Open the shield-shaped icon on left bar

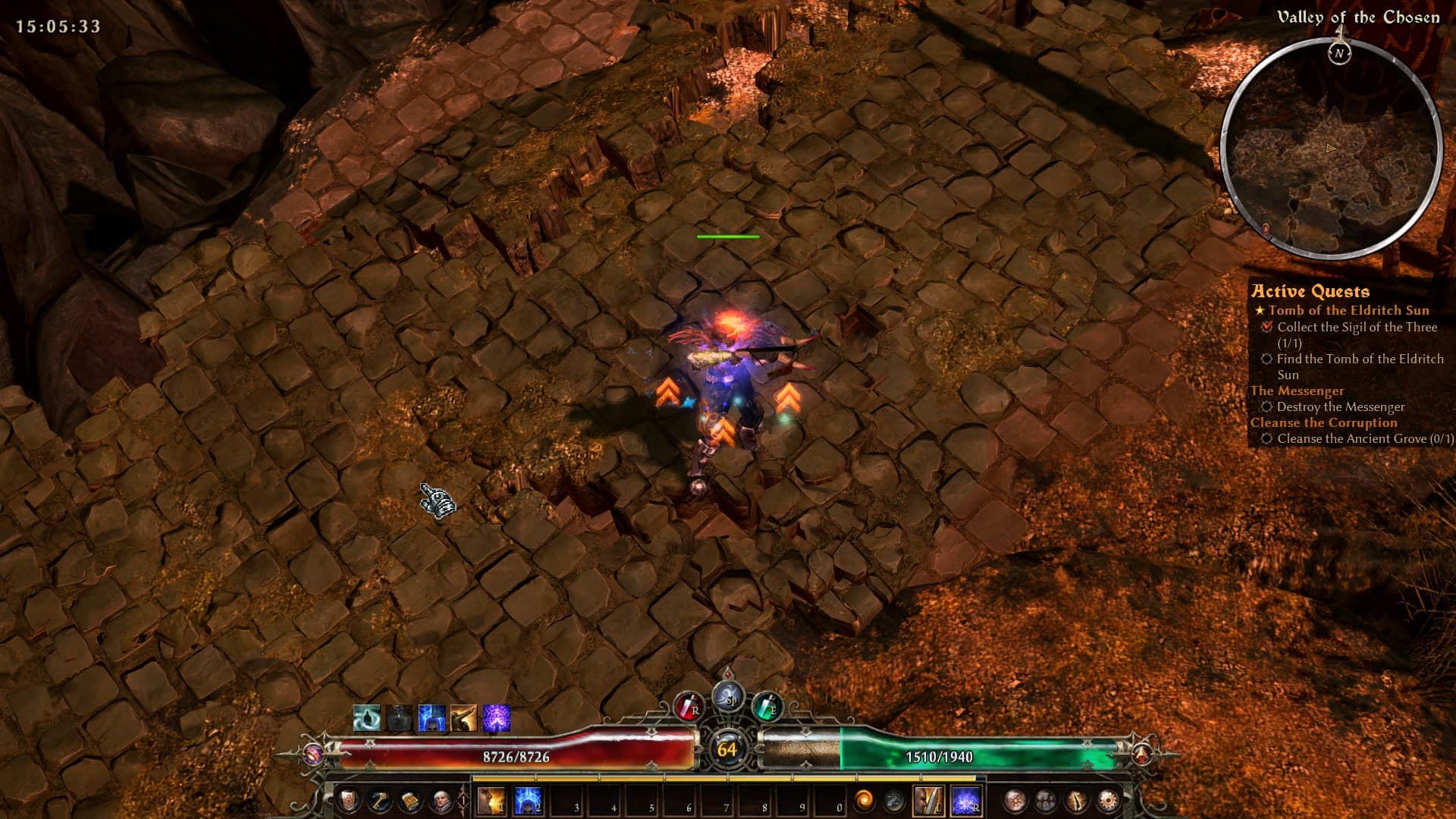click(348, 800)
